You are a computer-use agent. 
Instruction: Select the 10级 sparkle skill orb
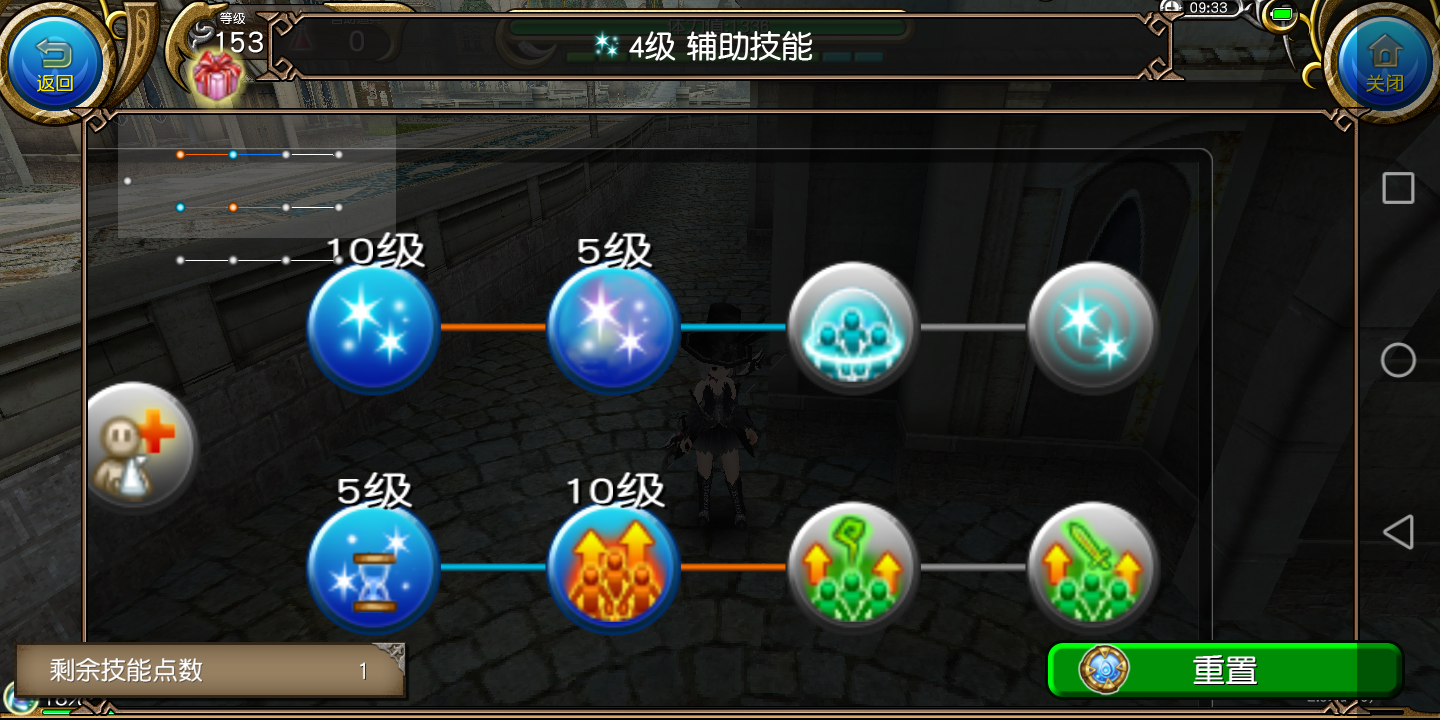click(x=373, y=327)
